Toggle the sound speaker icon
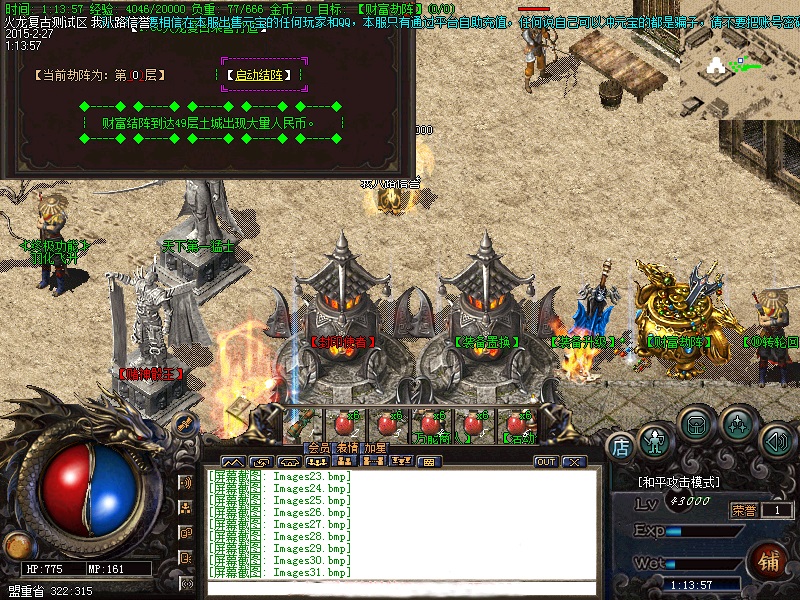The width and height of the screenshot is (800, 600). pyautogui.click(x=776, y=440)
